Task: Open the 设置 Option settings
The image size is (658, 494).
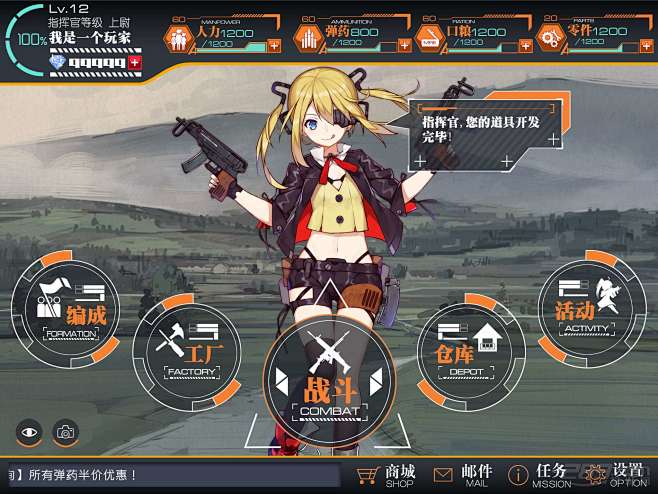Action: pos(616,474)
